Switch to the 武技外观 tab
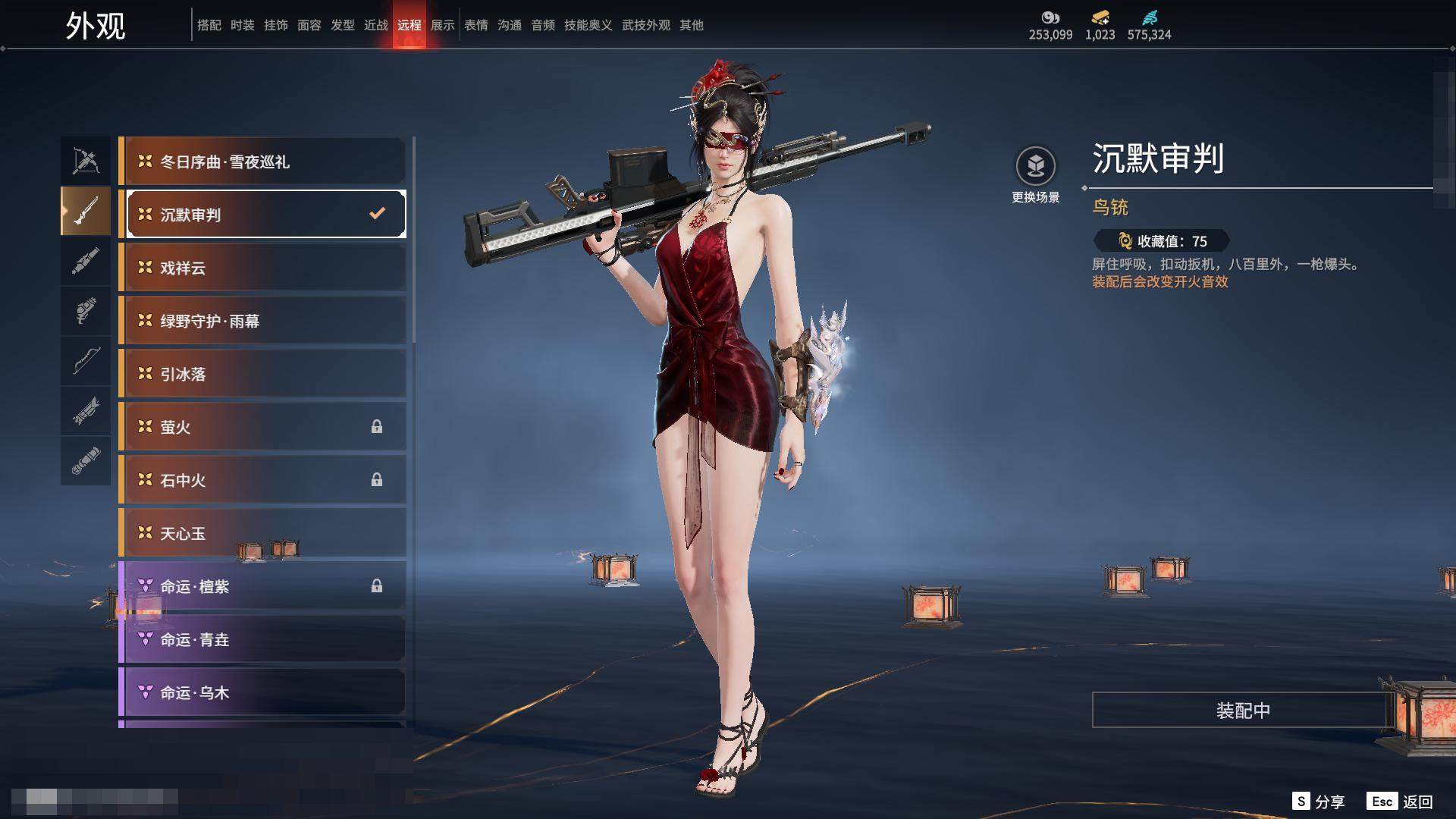This screenshot has height=819, width=1456. click(645, 25)
